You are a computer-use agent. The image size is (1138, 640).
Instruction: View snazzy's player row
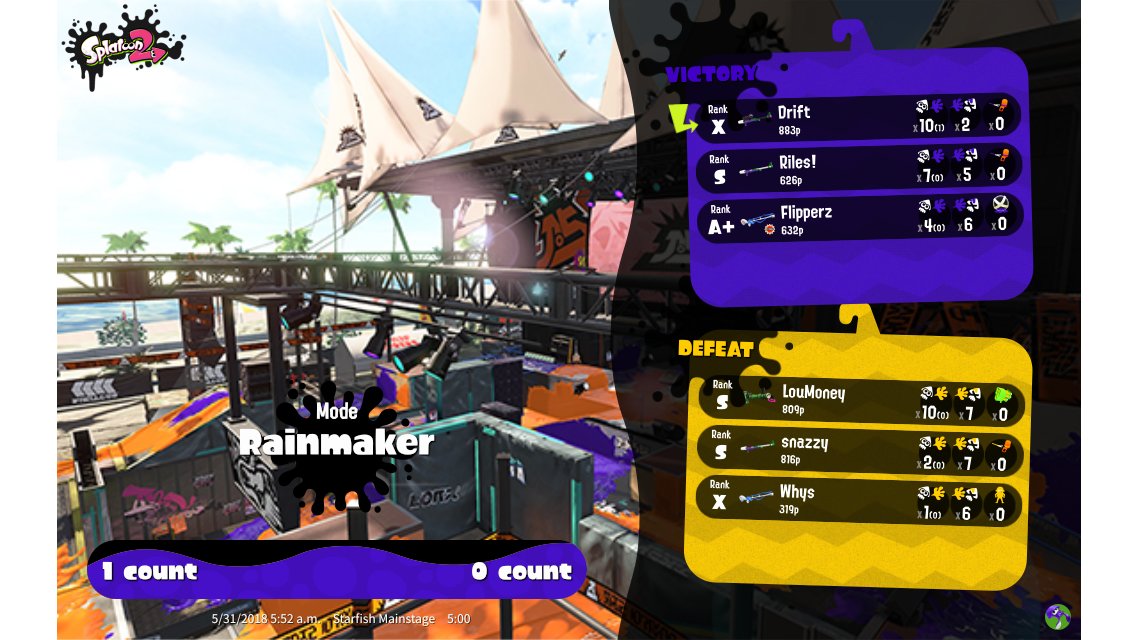point(860,451)
